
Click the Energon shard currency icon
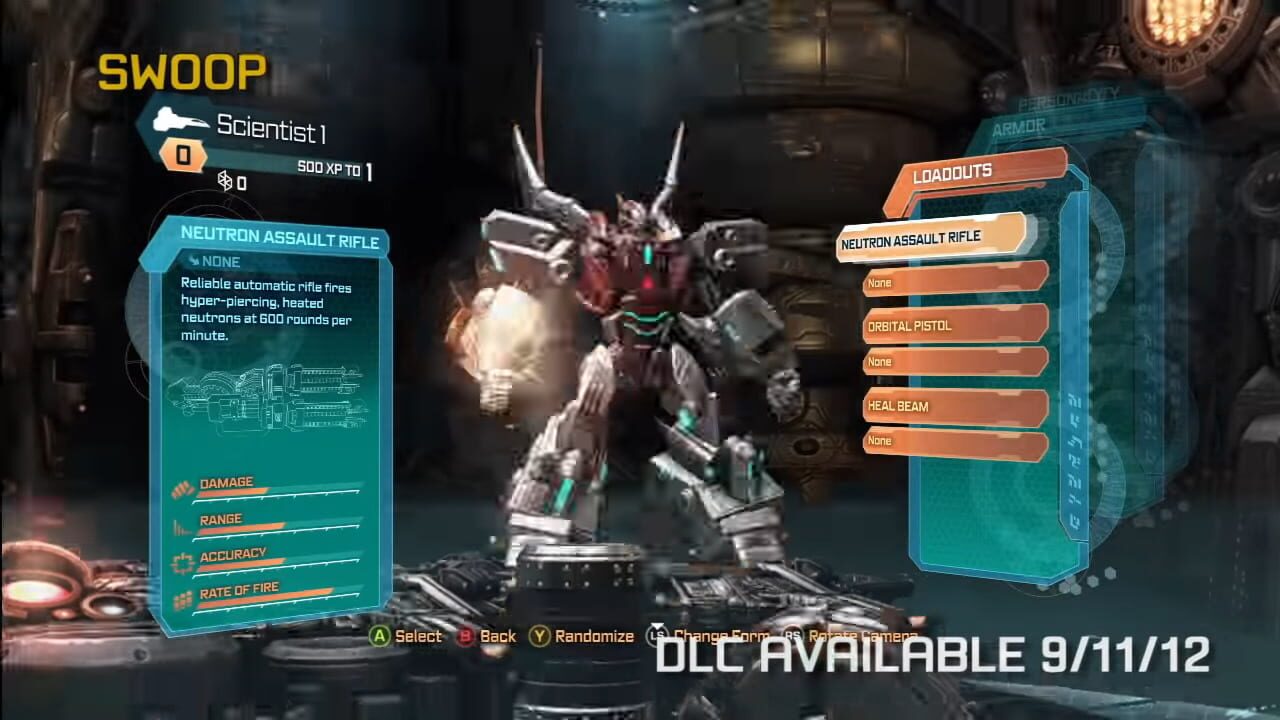click(x=227, y=181)
